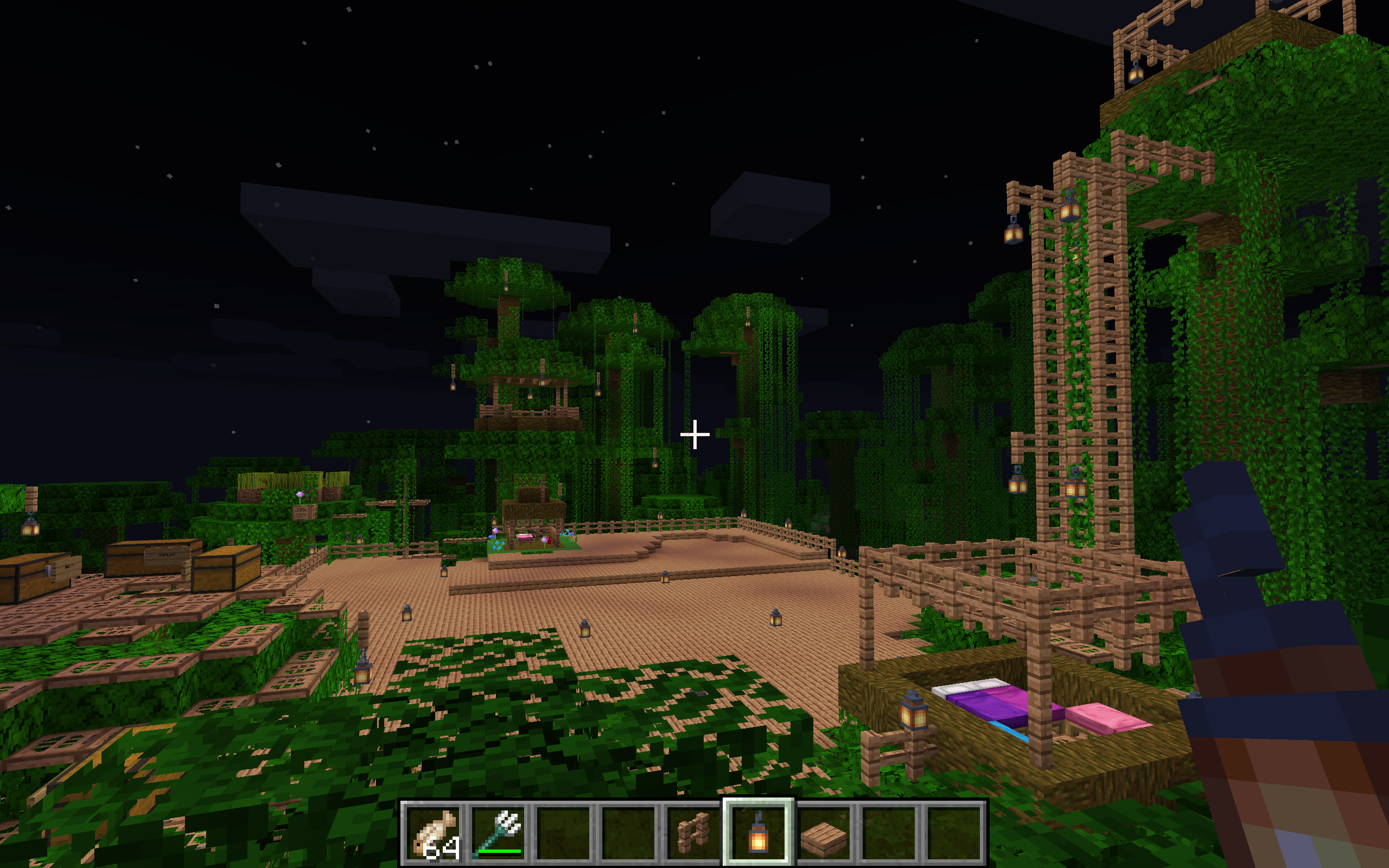Pick the wooden slab hotbar slot

[x=823, y=833]
